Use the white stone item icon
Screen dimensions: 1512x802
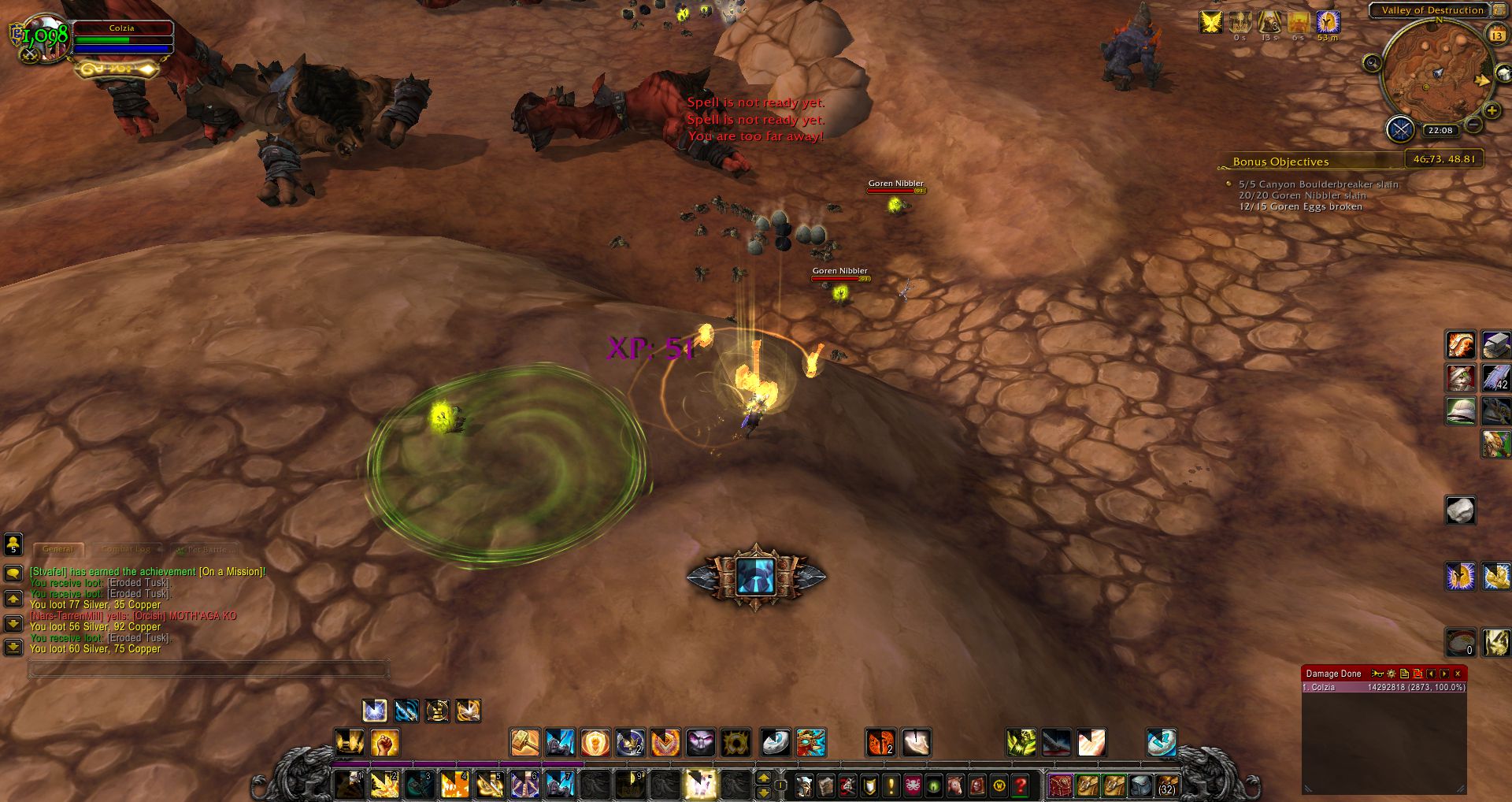1460,511
